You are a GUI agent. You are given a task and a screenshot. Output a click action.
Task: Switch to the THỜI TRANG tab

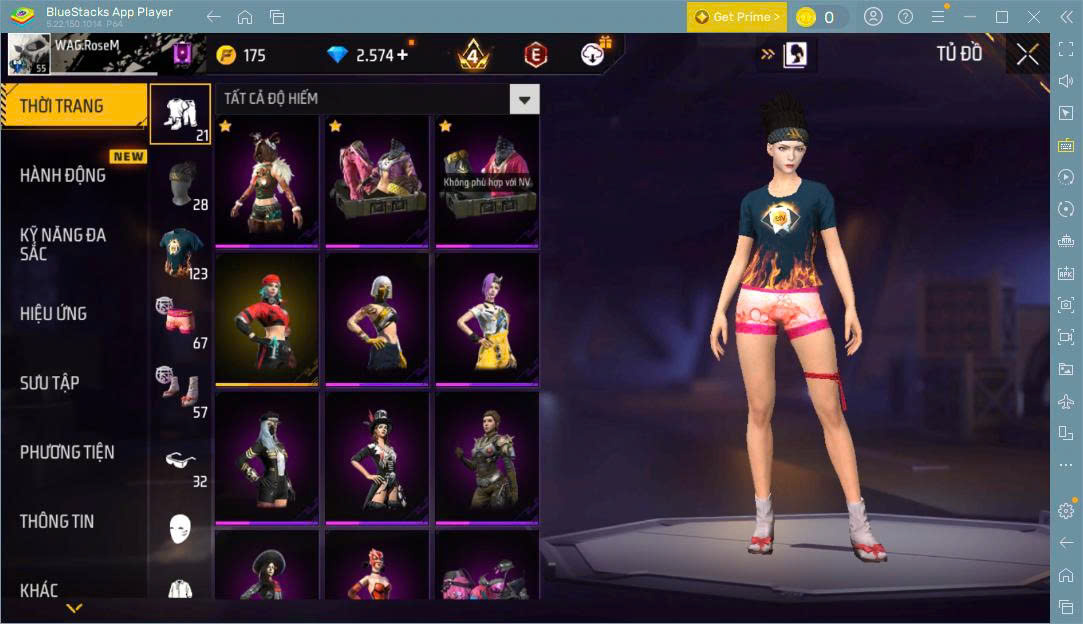(62, 106)
